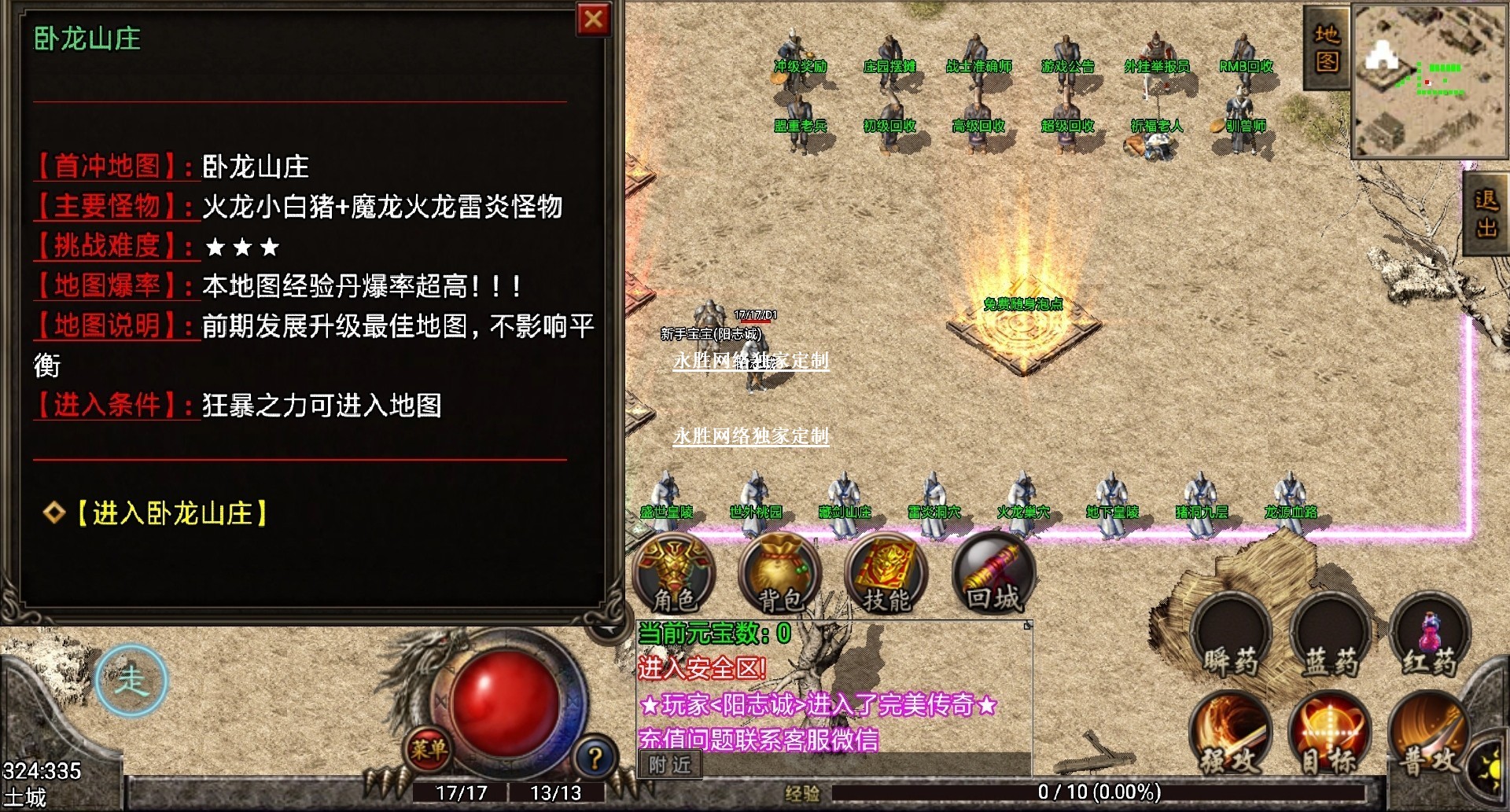View the minimap in the corner
Screen dimensions: 1510x812
[1429, 80]
